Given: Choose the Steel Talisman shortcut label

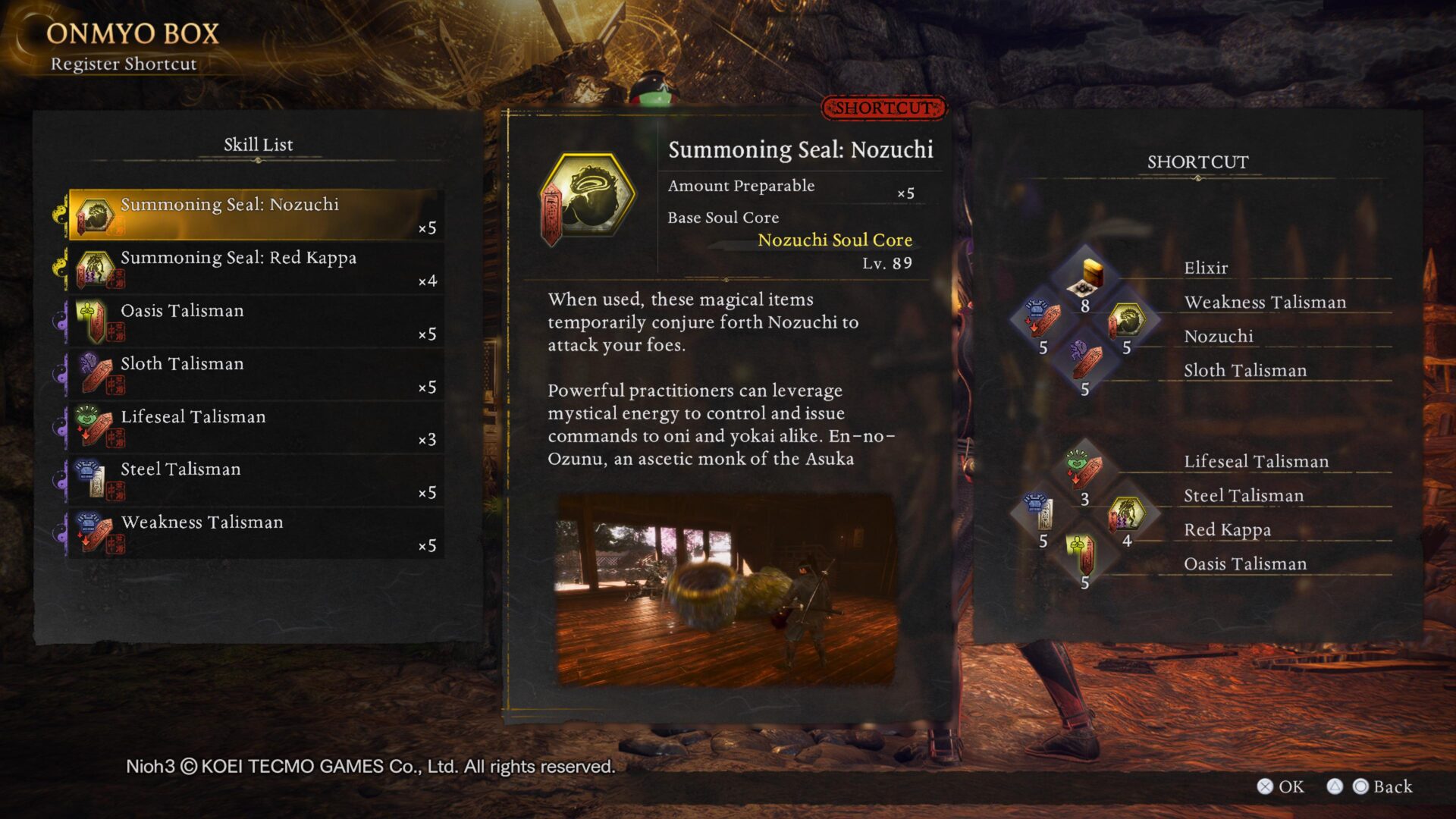Looking at the screenshot, I should [x=1244, y=496].
